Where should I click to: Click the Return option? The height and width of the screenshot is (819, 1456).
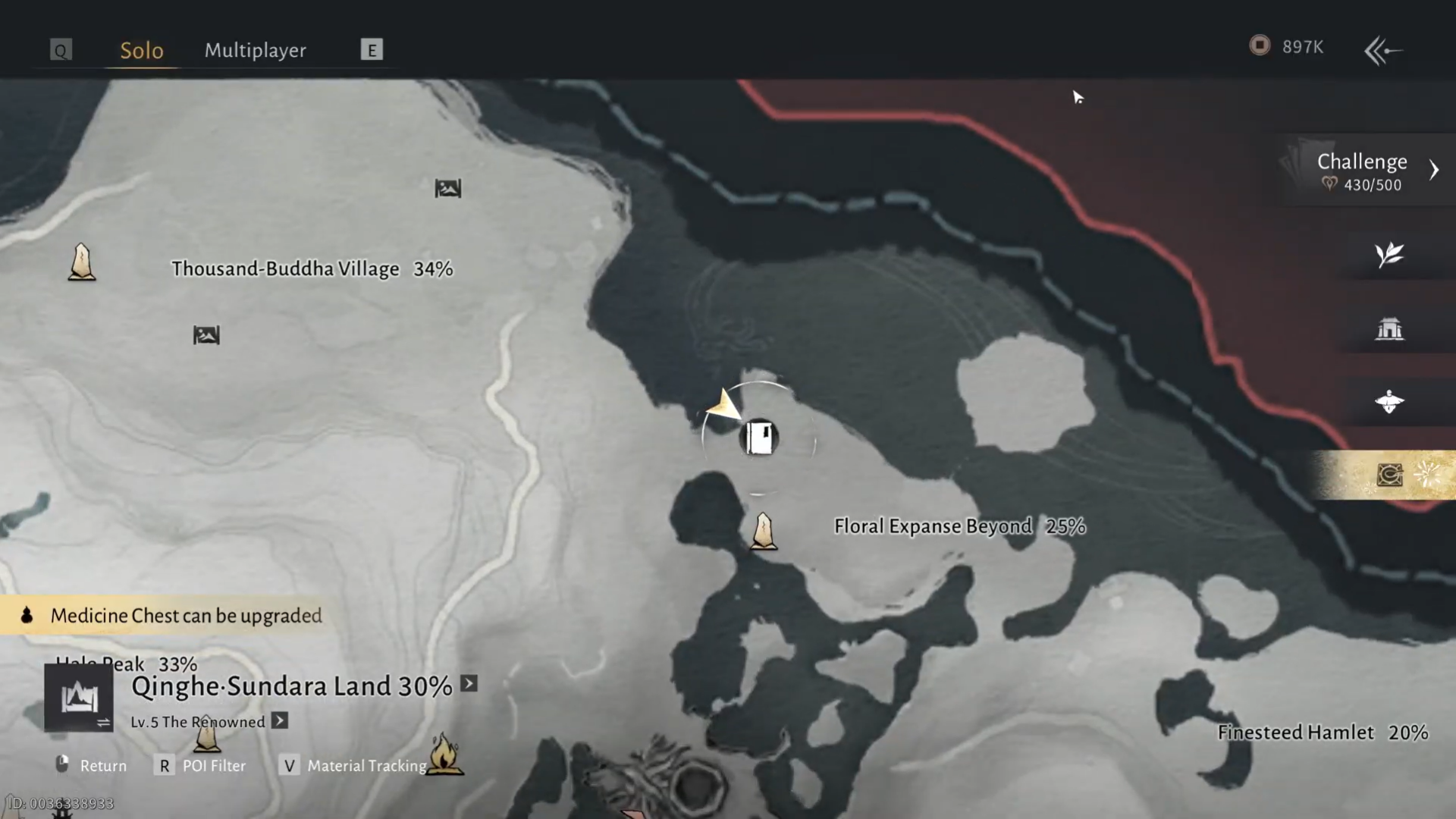[x=93, y=766]
